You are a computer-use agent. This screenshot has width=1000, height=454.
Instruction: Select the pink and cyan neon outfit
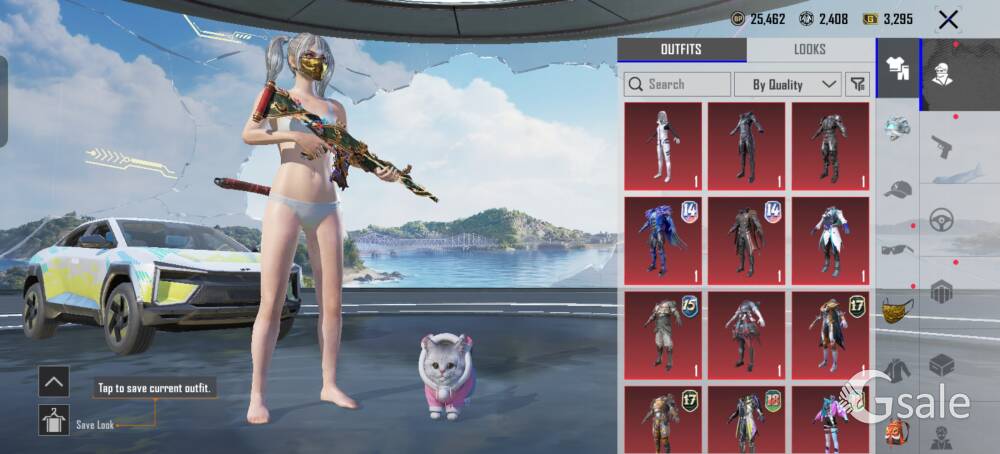click(830, 420)
